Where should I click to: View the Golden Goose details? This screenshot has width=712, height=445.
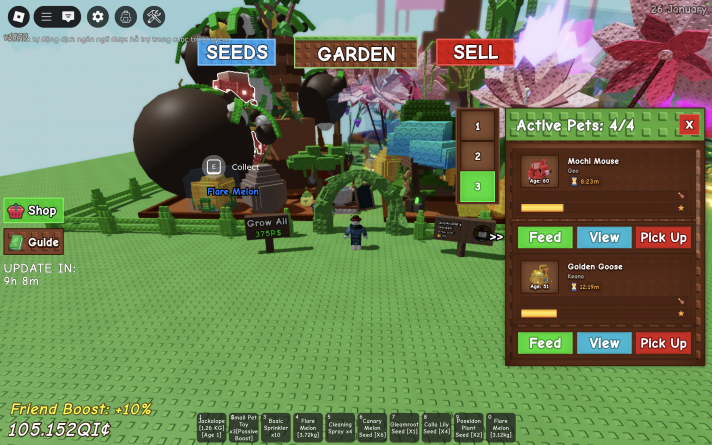tap(604, 343)
